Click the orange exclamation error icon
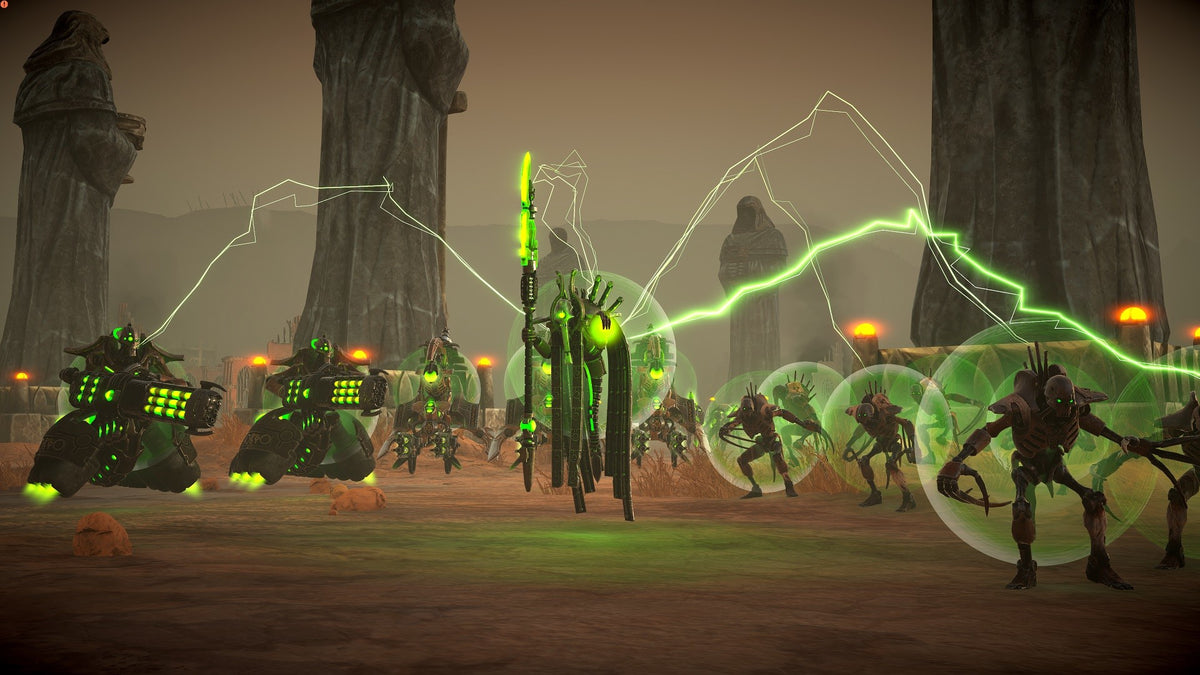The width and height of the screenshot is (1200, 675). coord(5,5)
